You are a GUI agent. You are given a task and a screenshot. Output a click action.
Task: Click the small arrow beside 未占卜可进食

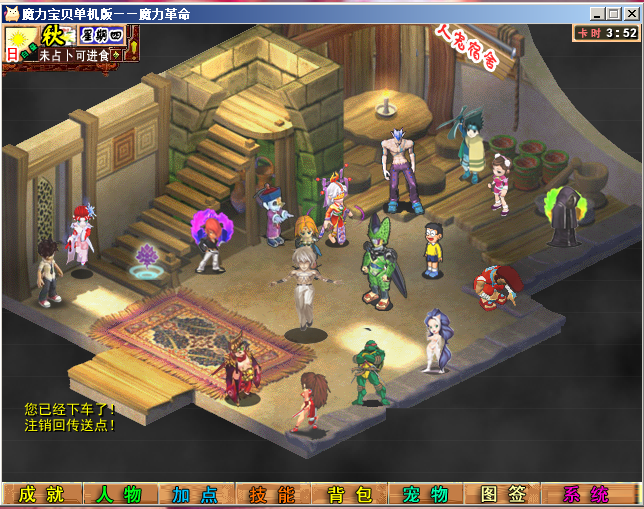click(x=115, y=55)
